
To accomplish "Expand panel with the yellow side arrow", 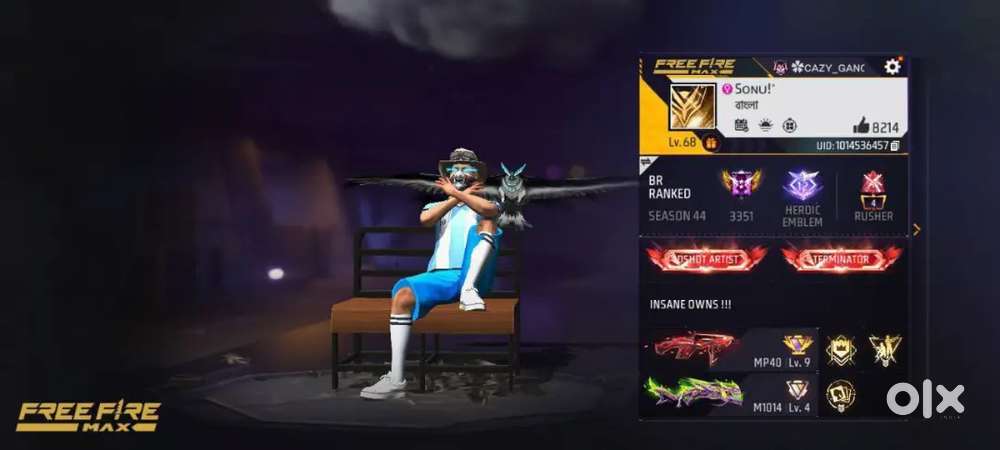I will pyautogui.click(x=917, y=229).
